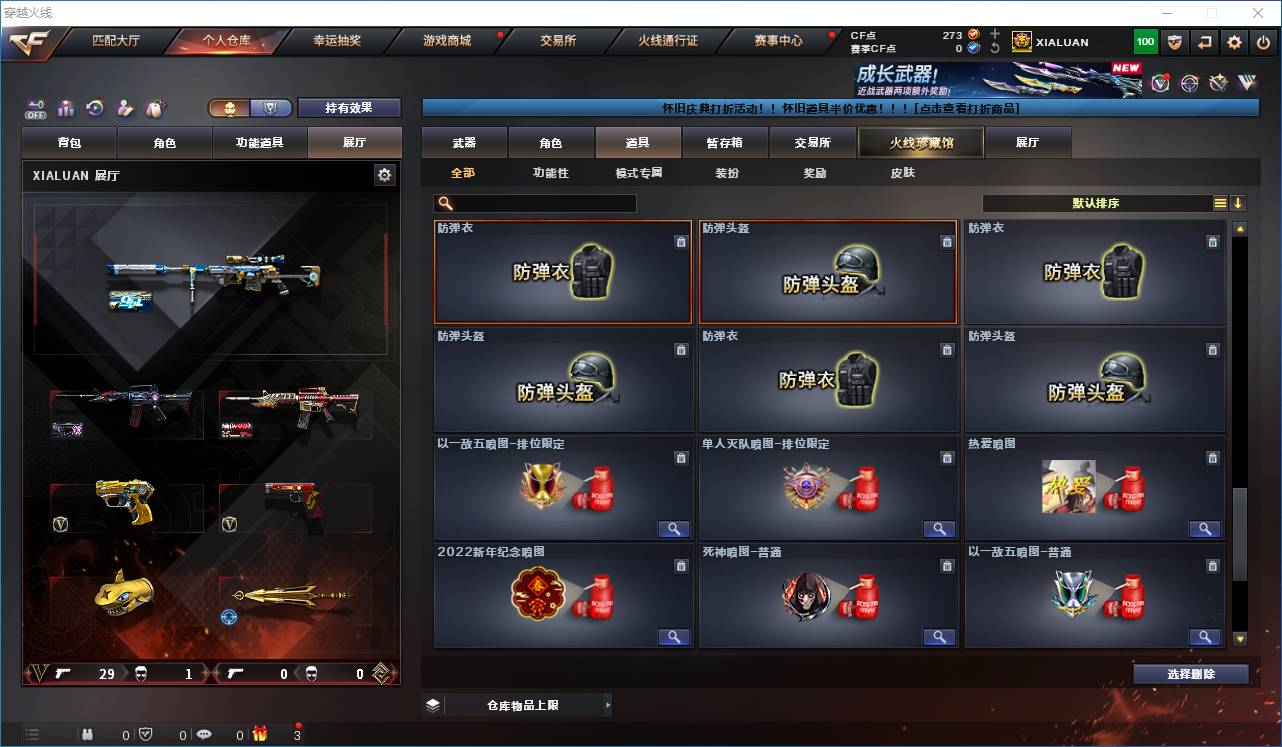1282x747 pixels.
Task: Open the gear settings icon in XIALUAN 展厅 panel
Action: (x=384, y=174)
